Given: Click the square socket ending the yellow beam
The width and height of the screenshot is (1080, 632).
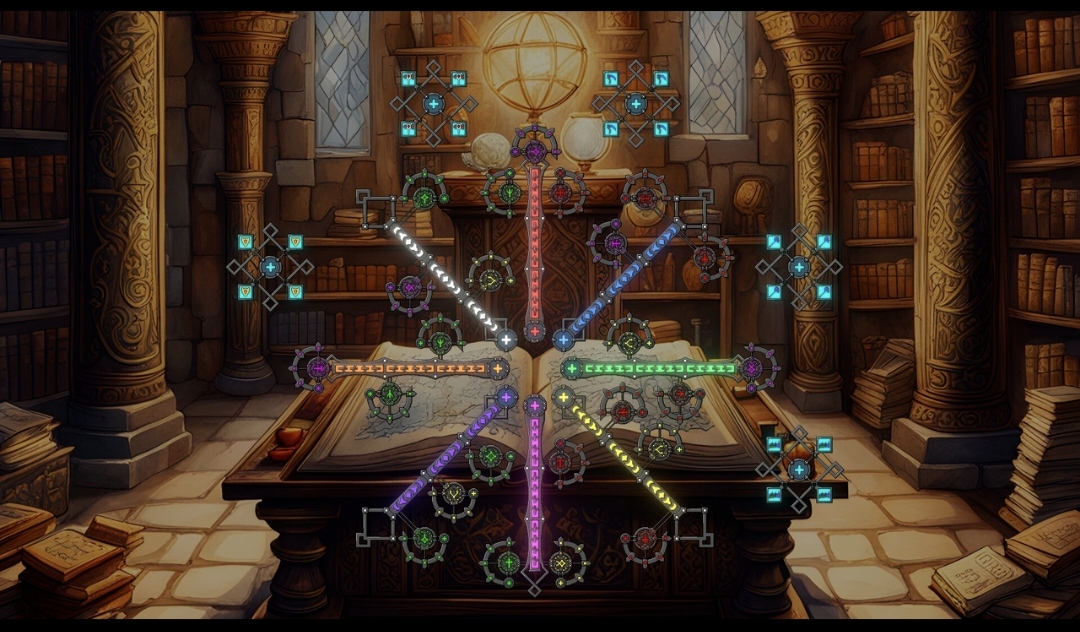Looking at the screenshot, I should coord(692,525).
